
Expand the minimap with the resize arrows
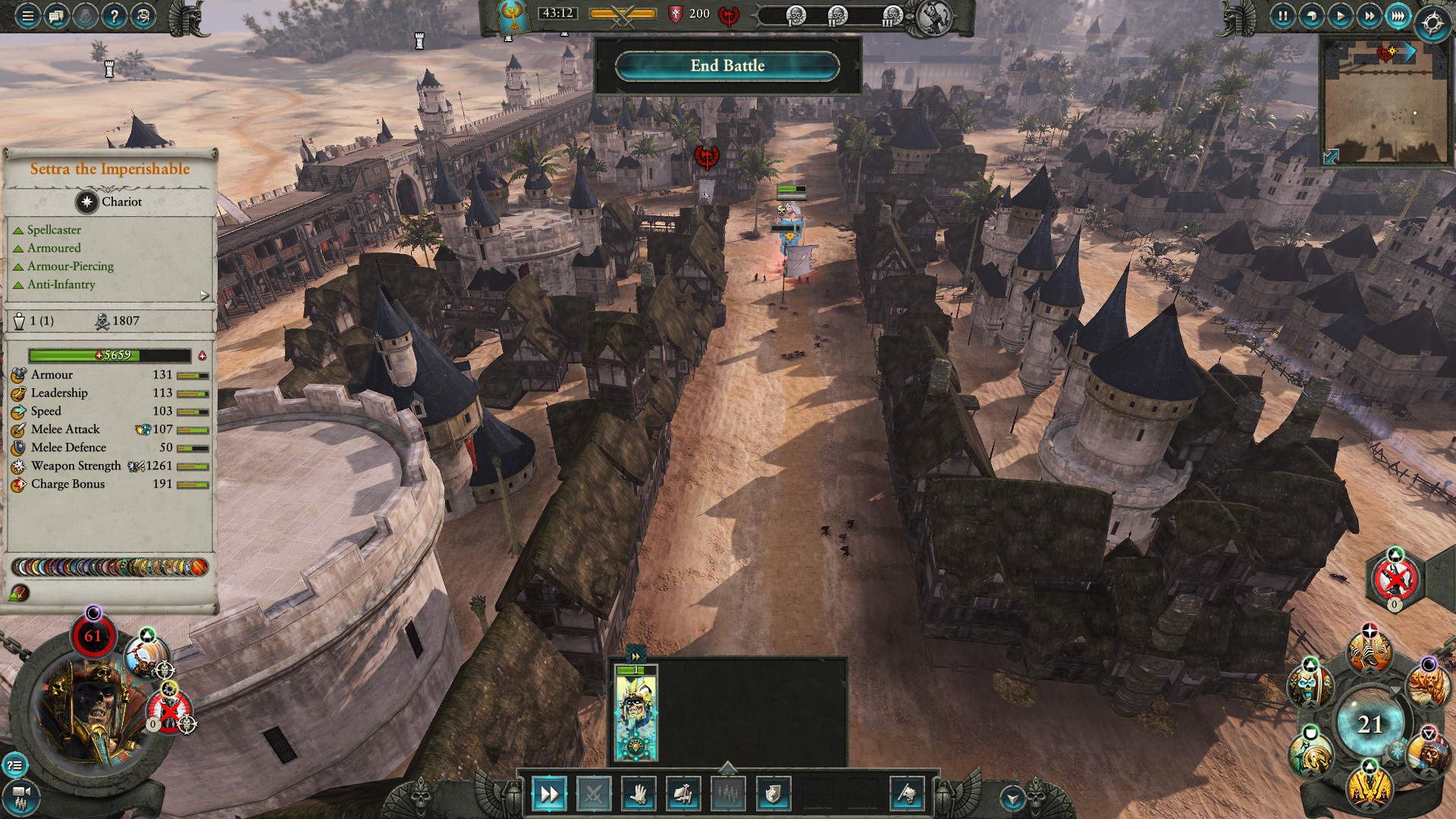coord(1331,156)
